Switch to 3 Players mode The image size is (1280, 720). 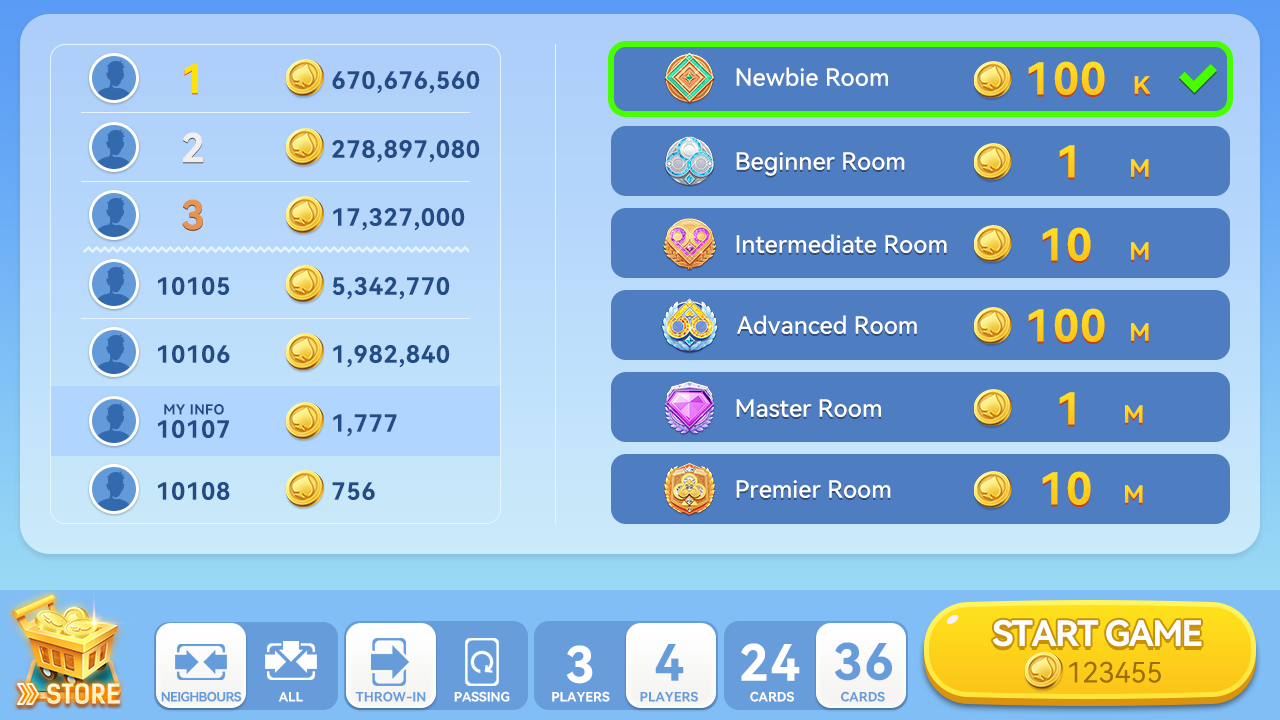coord(580,666)
